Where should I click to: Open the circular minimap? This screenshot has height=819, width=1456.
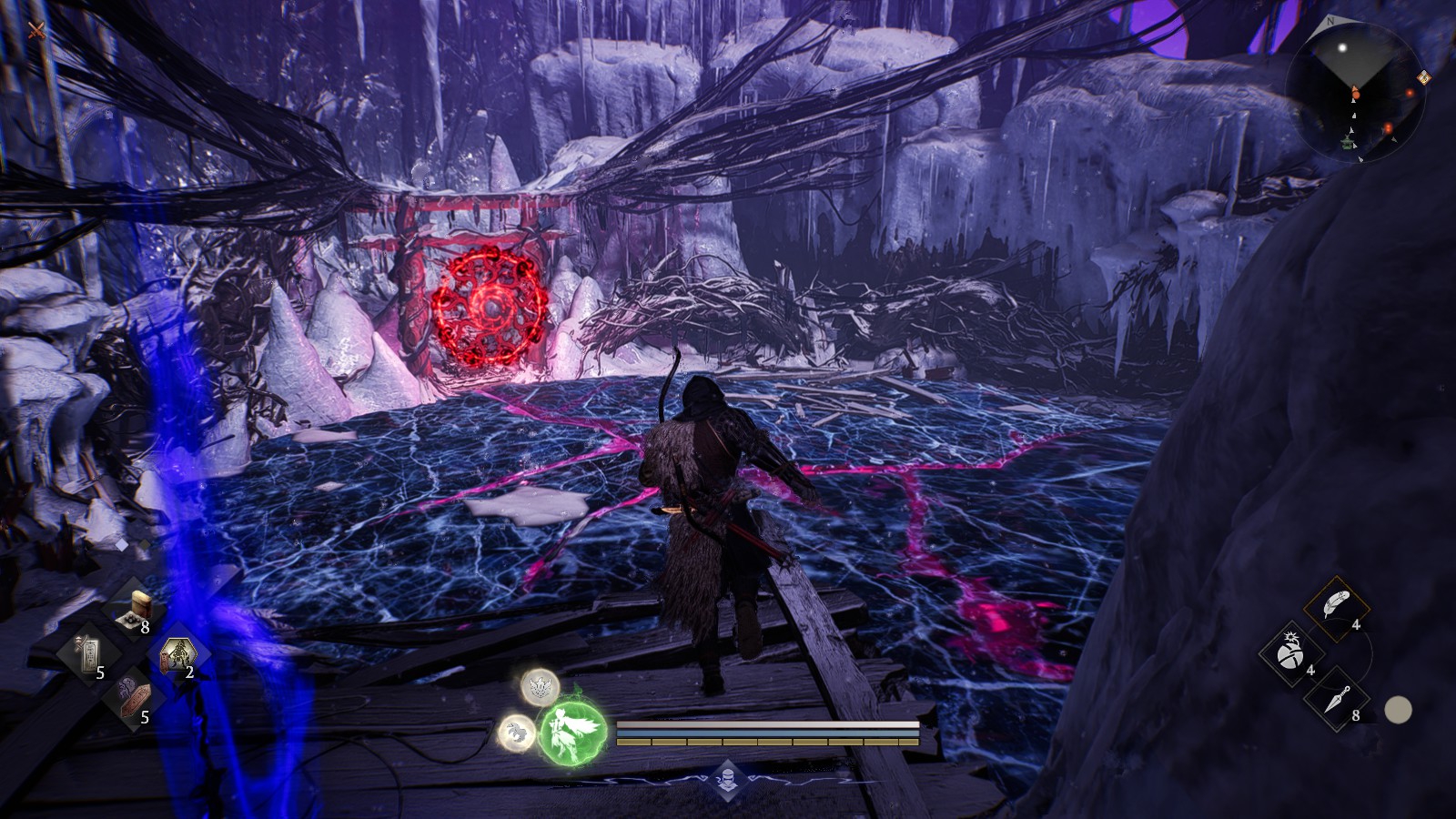tap(1355, 92)
